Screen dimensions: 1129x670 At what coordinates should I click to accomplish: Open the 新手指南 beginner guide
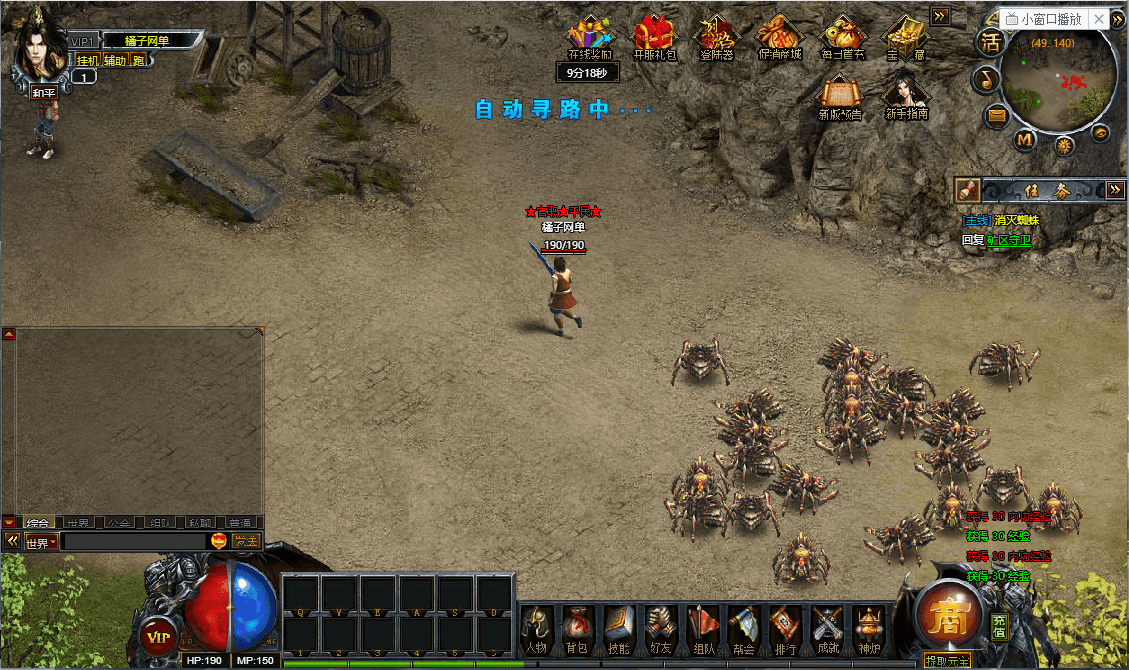click(x=906, y=98)
